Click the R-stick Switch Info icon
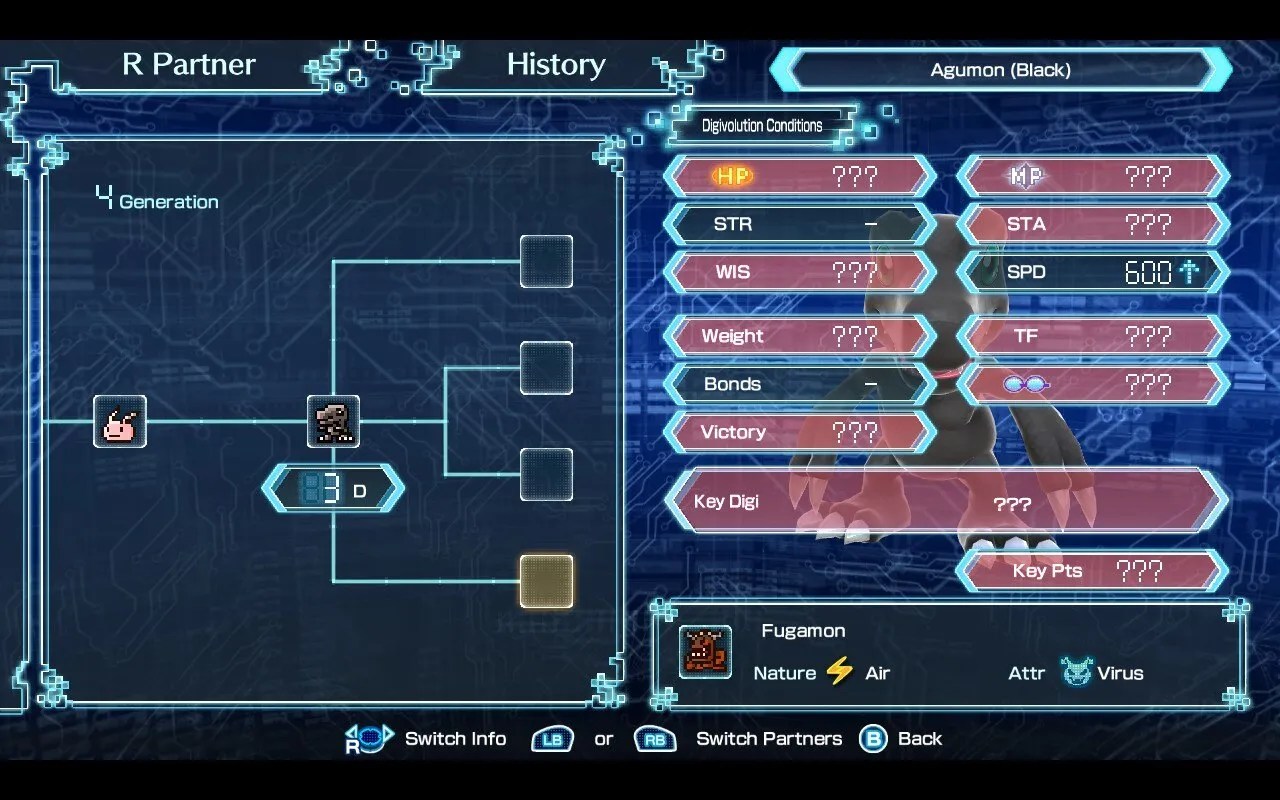Screen dimensions: 1280x800 click(369, 738)
